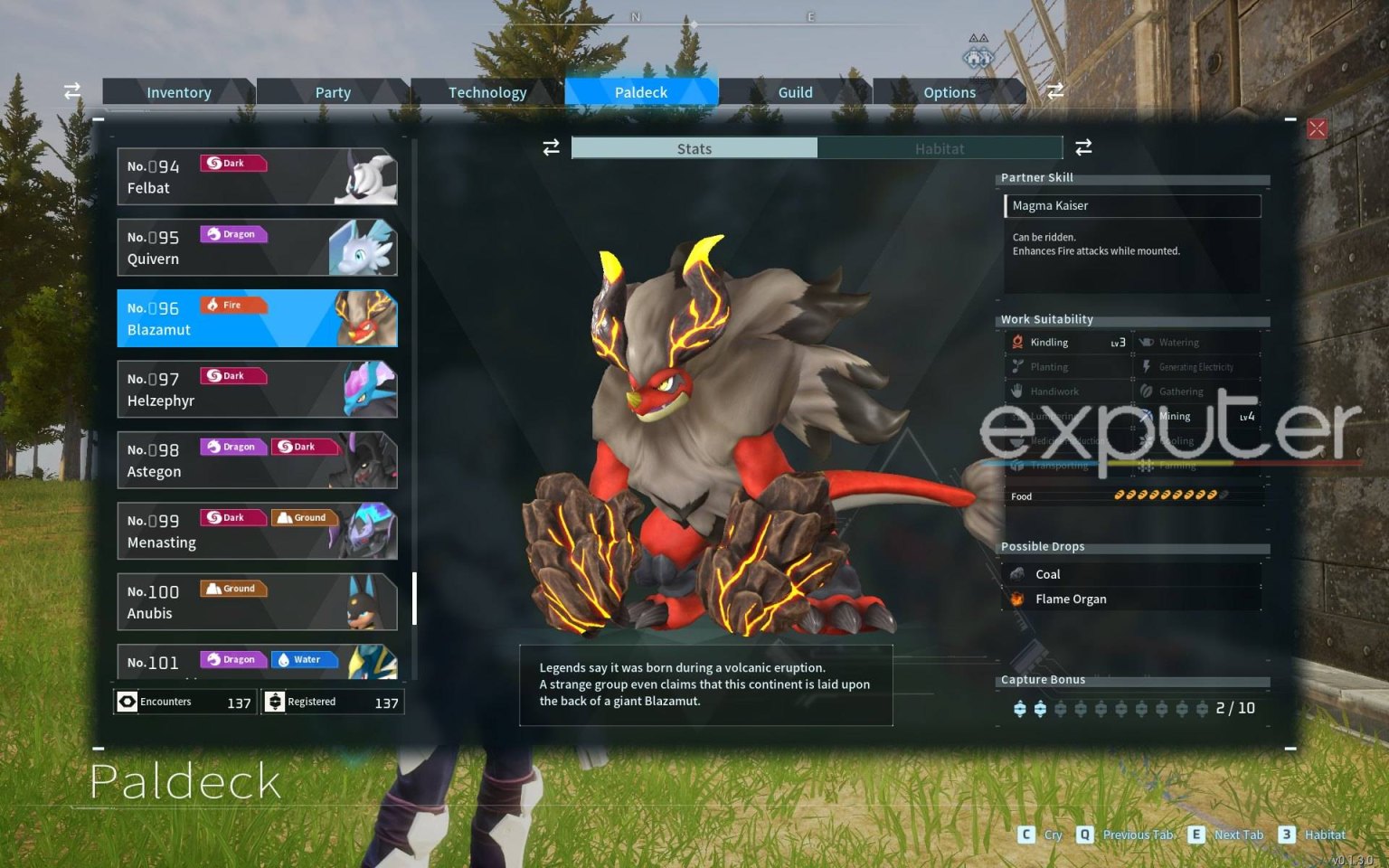The width and height of the screenshot is (1389, 868).
Task: Select Anubis No.100 in the Pal list
Action: tap(256, 601)
